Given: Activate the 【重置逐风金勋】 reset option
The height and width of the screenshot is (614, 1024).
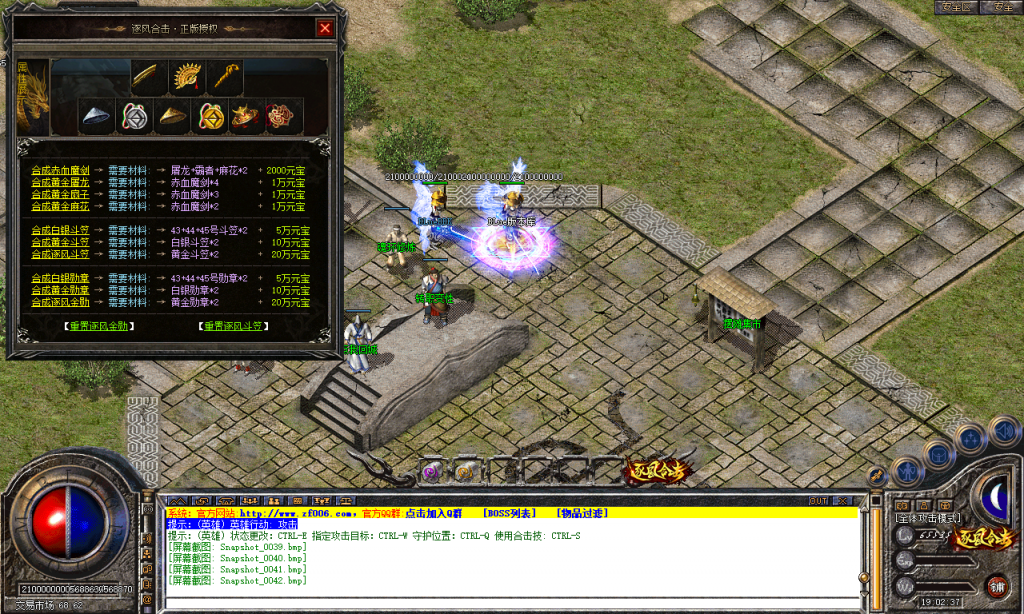Looking at the screenshot, I should point(97,326).
